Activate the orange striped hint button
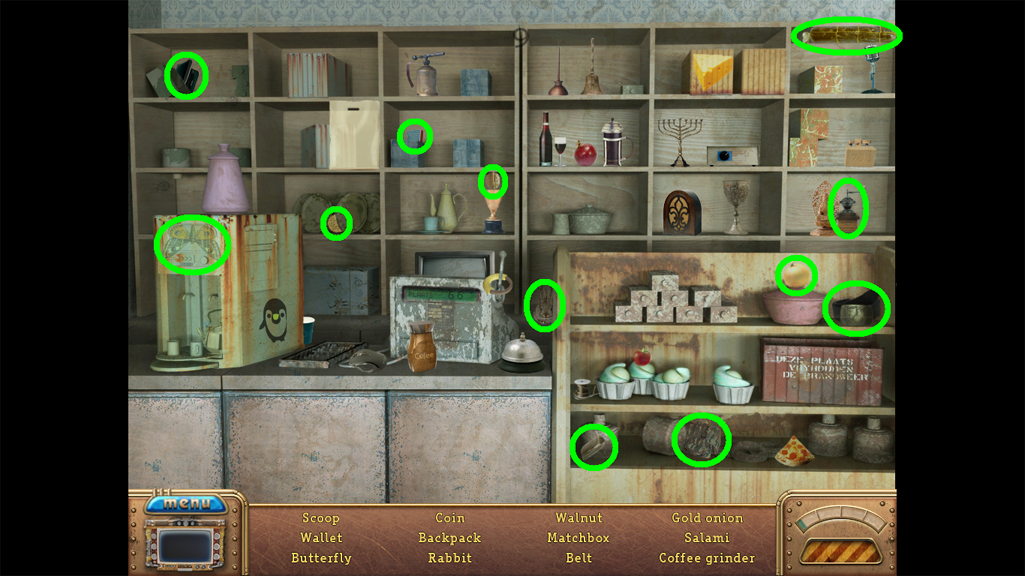This screenshot has height=576, width=1025. pyautogui.click(x=838, y=550)
